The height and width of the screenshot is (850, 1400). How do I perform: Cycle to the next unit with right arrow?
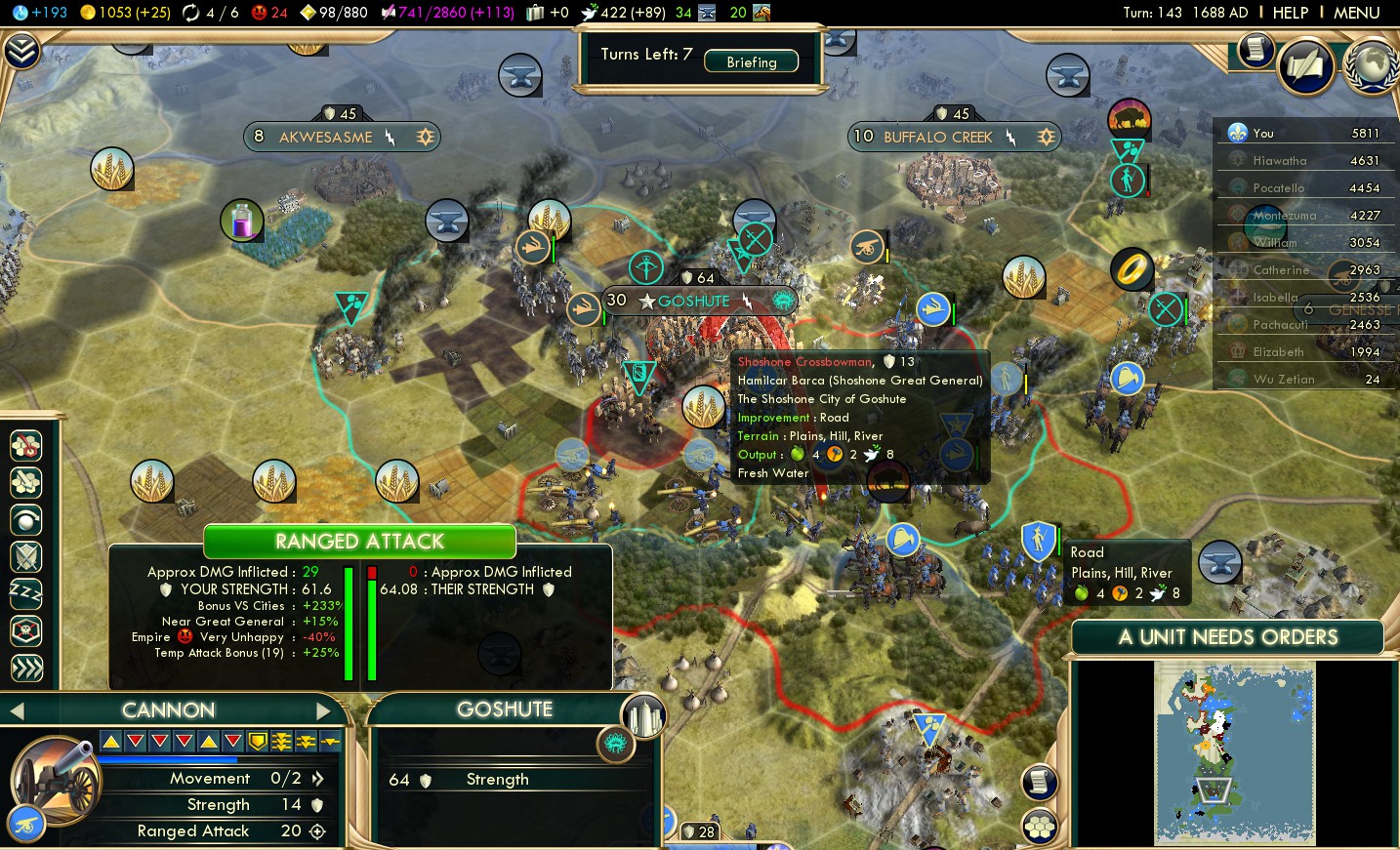(323, 710)
